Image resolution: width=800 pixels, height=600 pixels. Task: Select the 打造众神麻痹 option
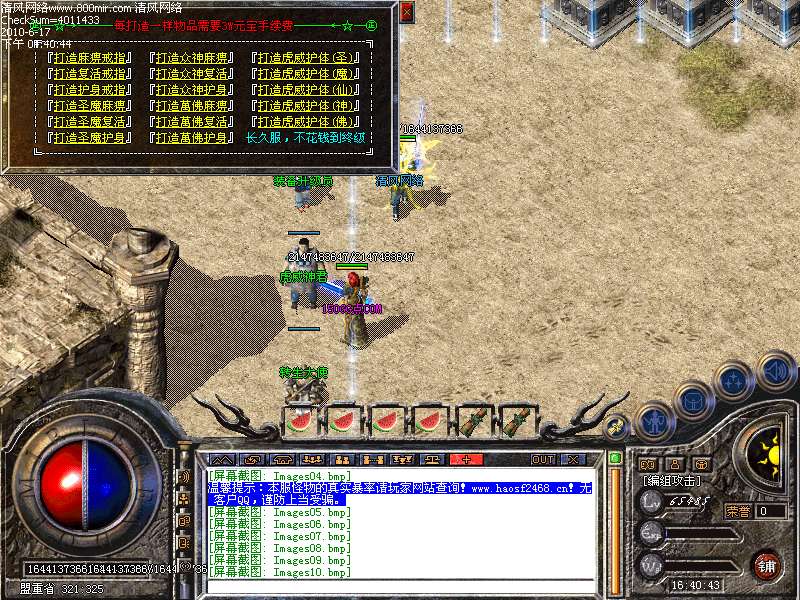click(x=190, y=58)
